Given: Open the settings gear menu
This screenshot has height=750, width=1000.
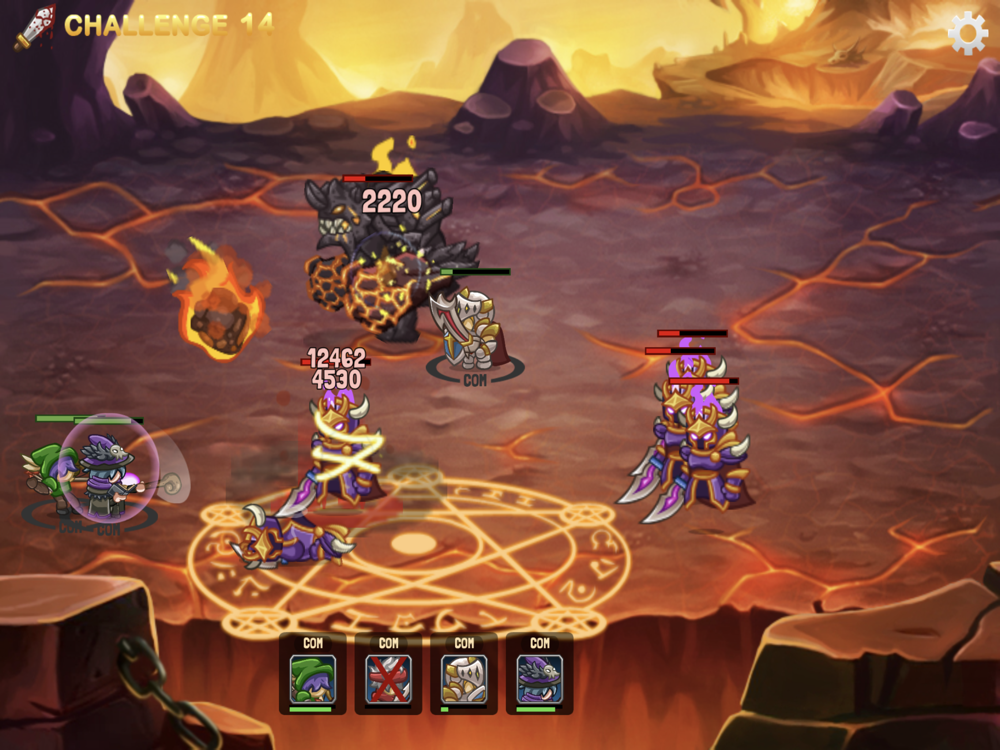Looking at the screenshot, I should point(967,33).
